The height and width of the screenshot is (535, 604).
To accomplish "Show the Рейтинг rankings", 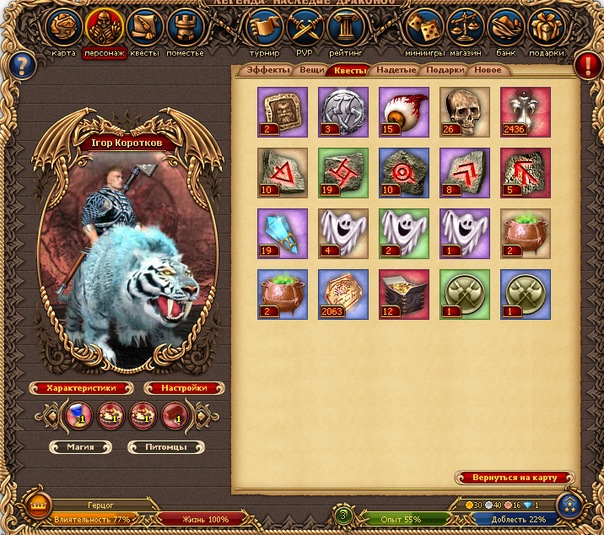I will point(344,27).
